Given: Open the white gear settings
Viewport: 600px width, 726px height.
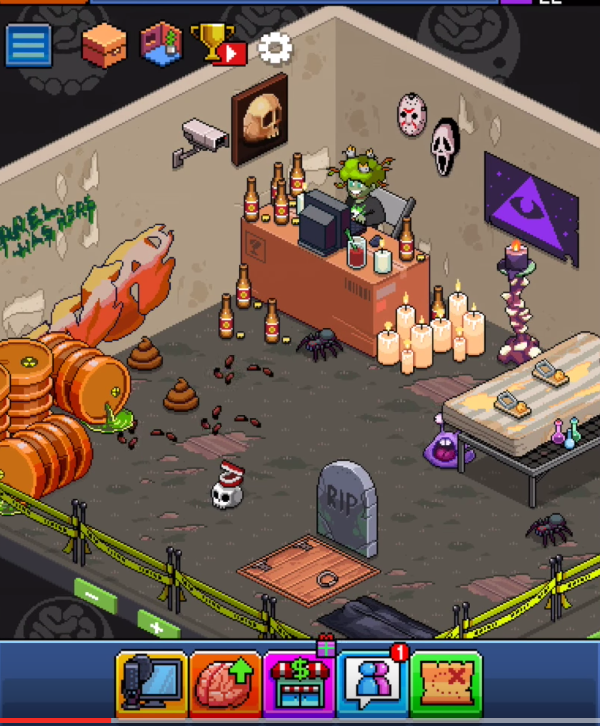Looking at the screenshot, I should pos(275,47).
